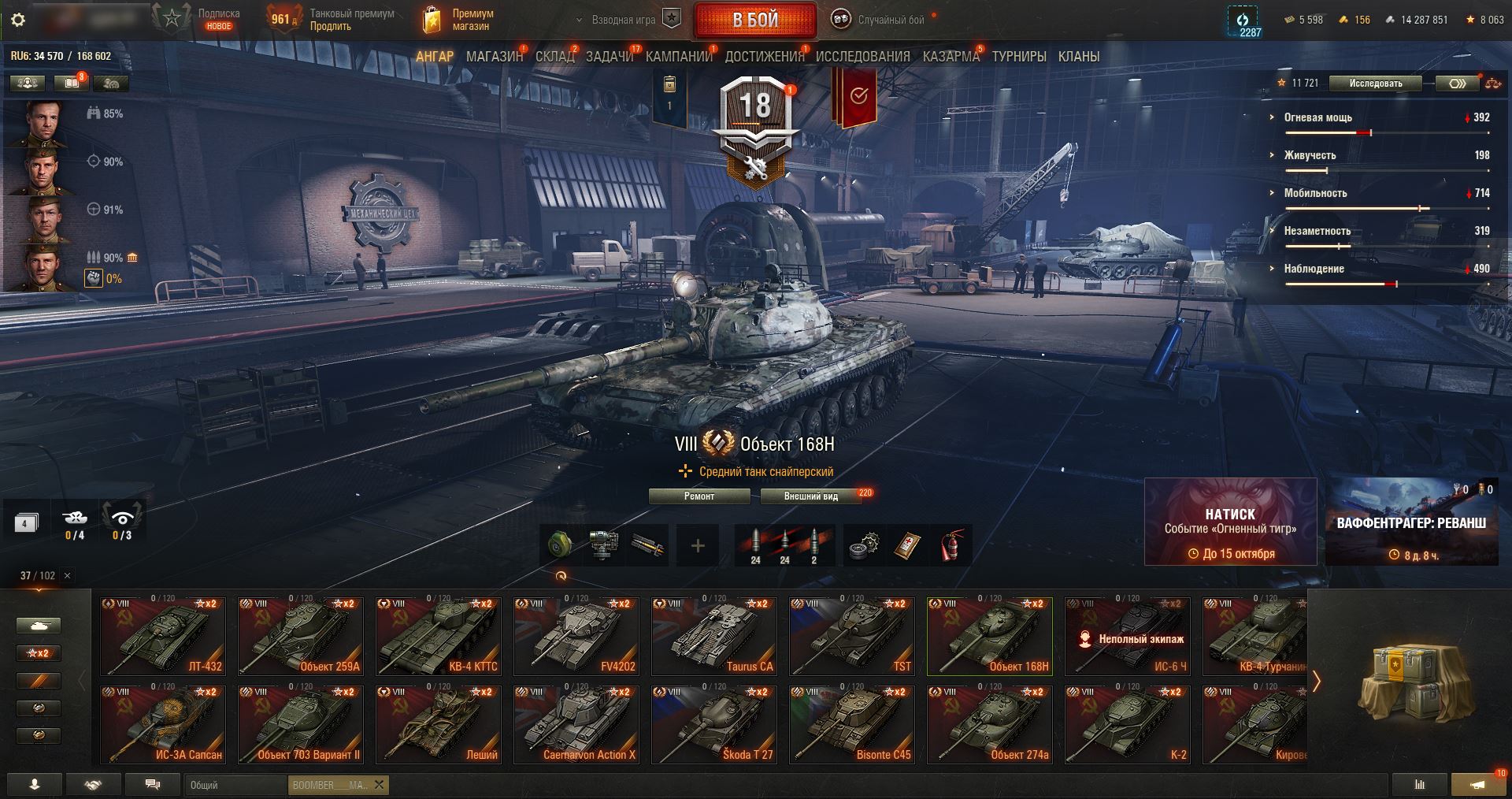Open Внешний вид customization
The image size is (1512, 799).
coord(810,496)
